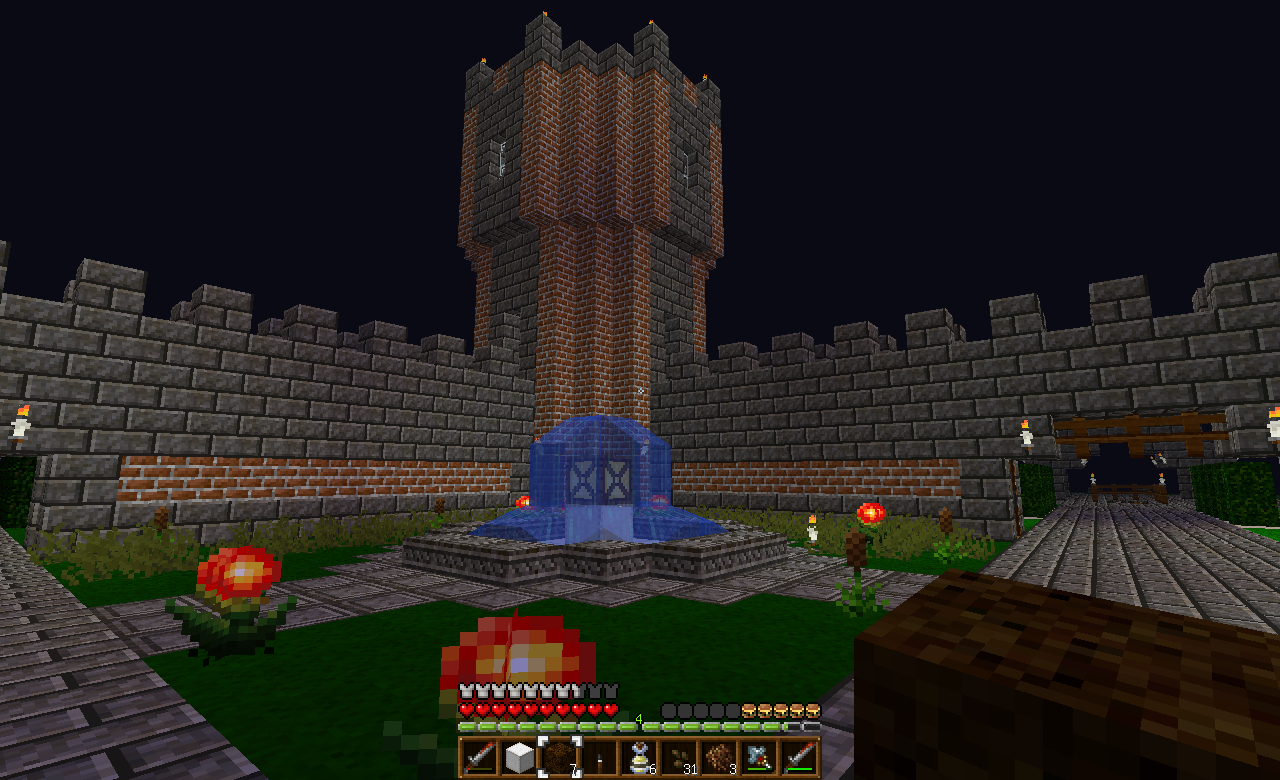Equip the sword with the worn durability bar

[x=479, y=757]
